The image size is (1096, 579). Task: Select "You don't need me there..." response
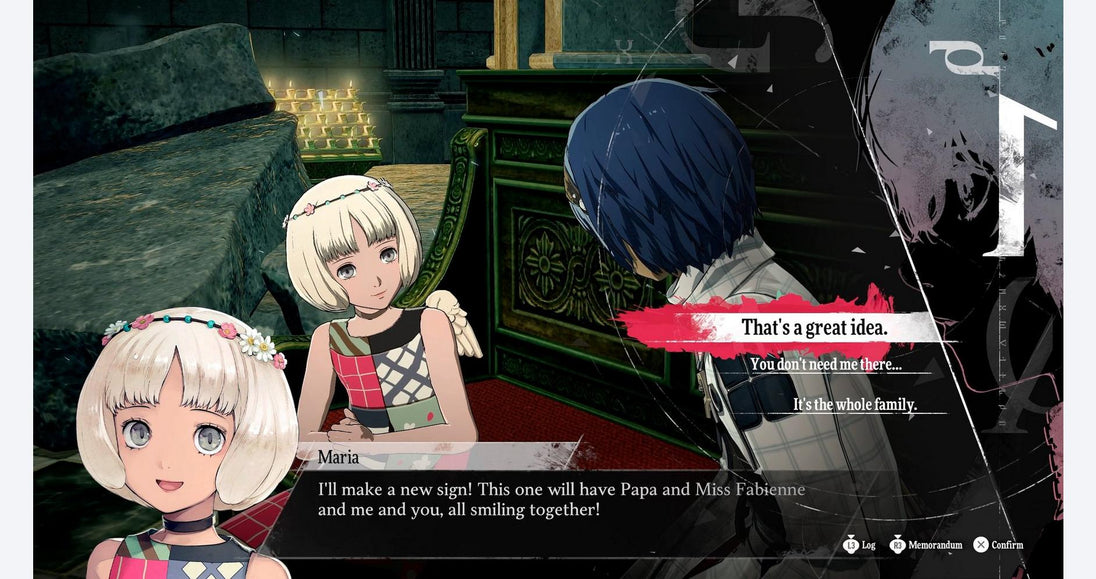coord(826,365)
